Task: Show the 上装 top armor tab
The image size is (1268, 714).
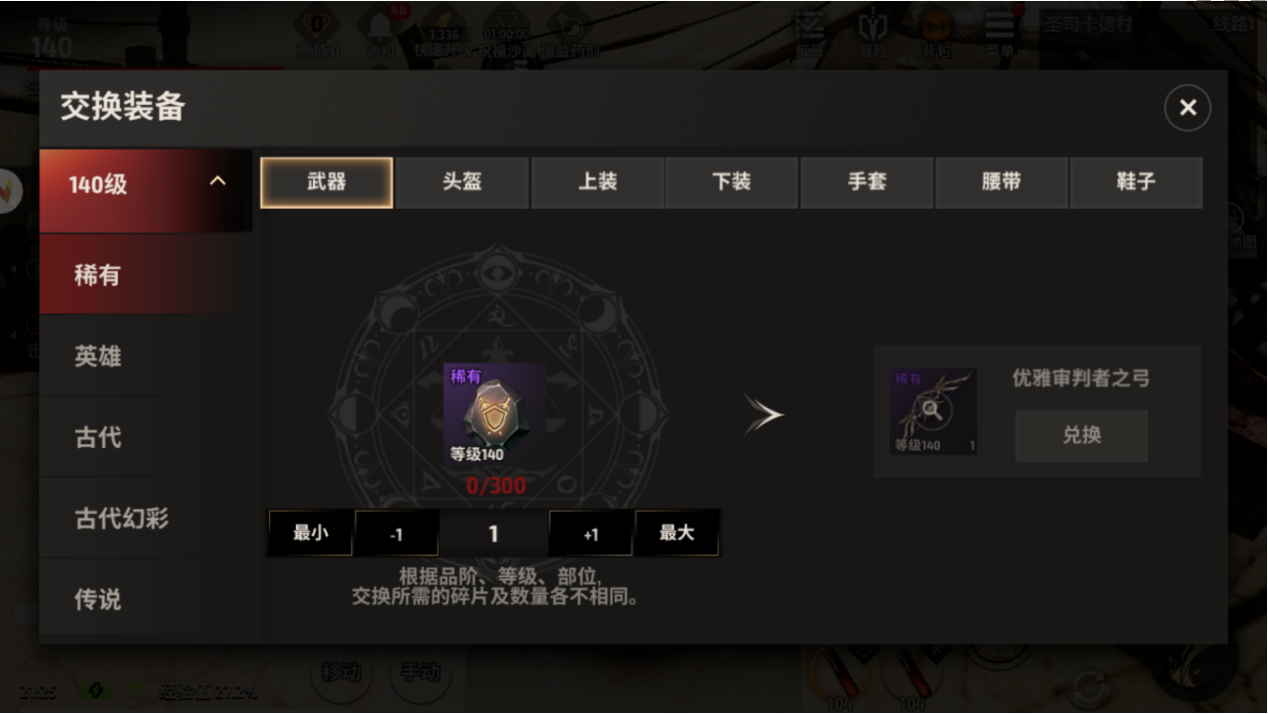Action: (597, 182)
